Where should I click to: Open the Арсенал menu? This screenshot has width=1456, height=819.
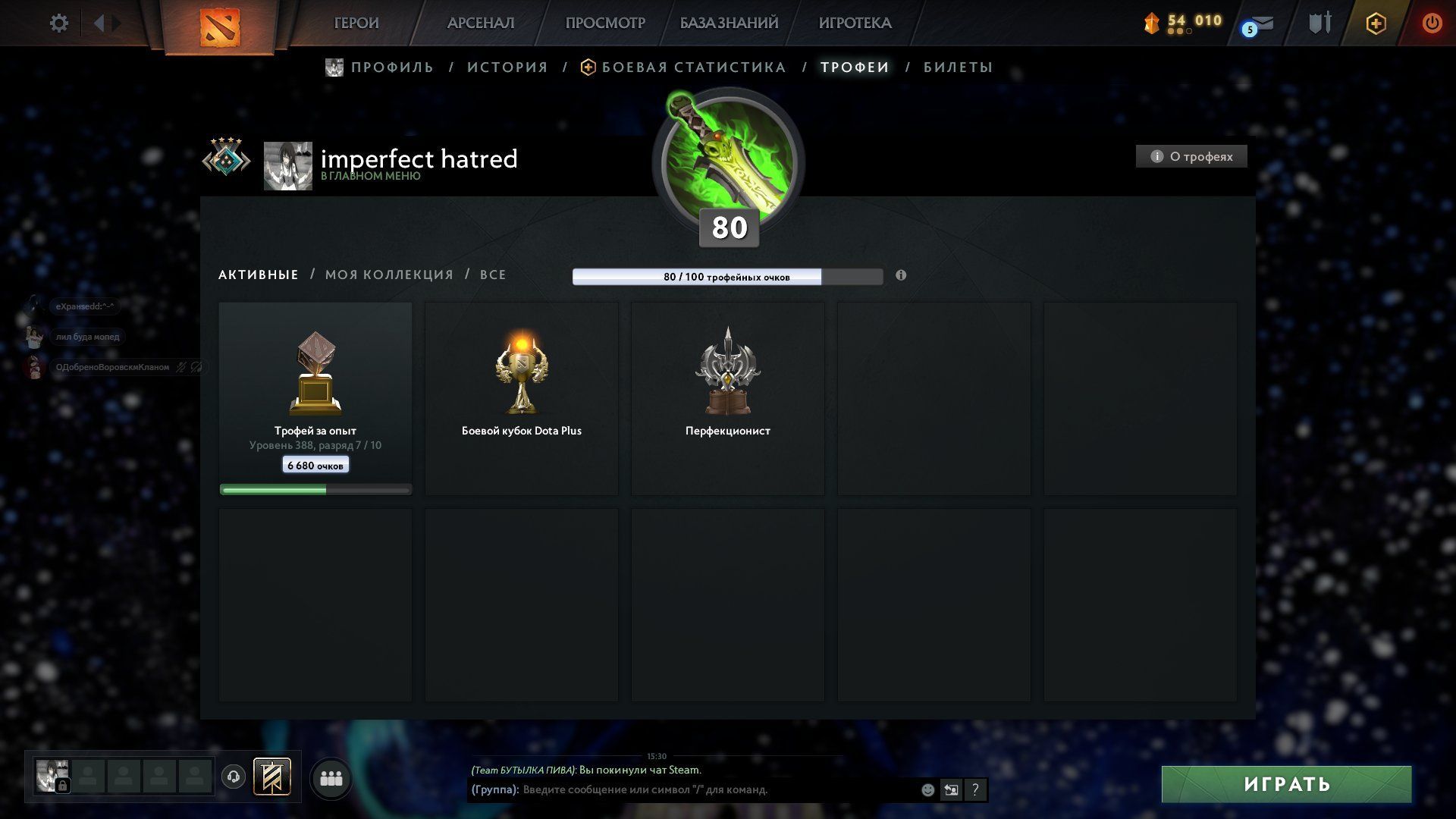click(480, 24)
